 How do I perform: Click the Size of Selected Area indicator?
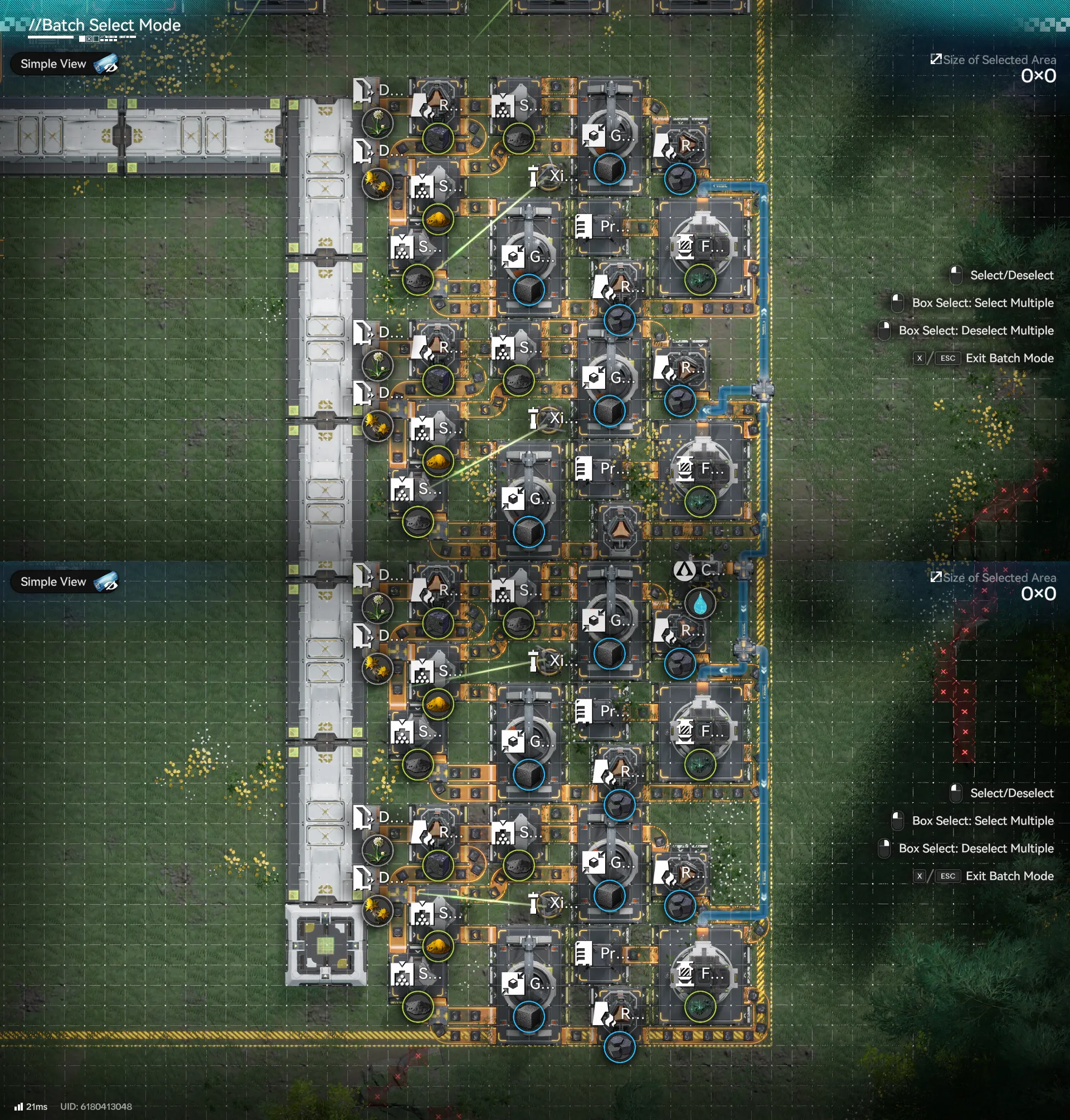click(x=995, y=60)
